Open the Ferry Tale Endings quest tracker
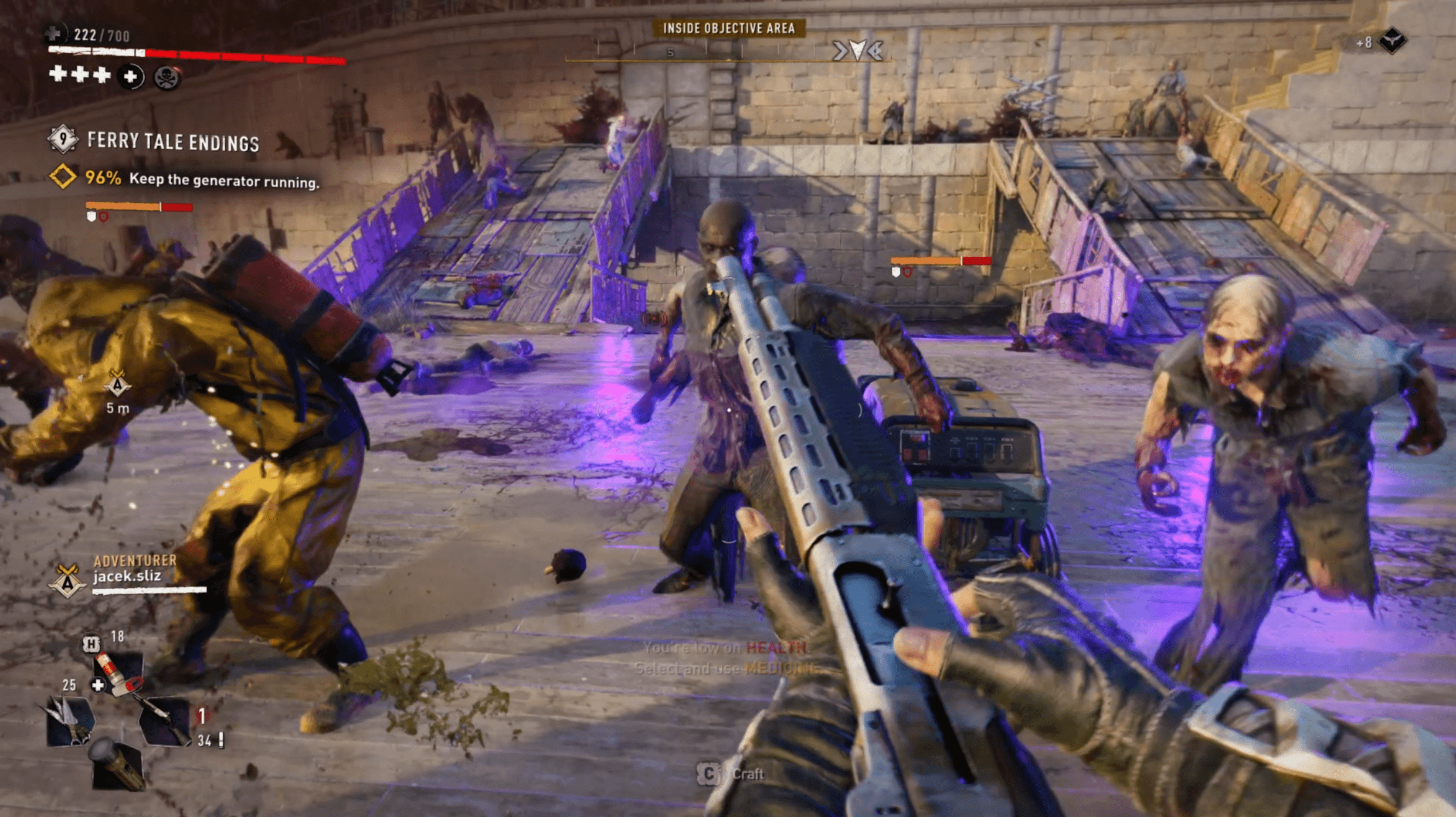 point(173,142)
